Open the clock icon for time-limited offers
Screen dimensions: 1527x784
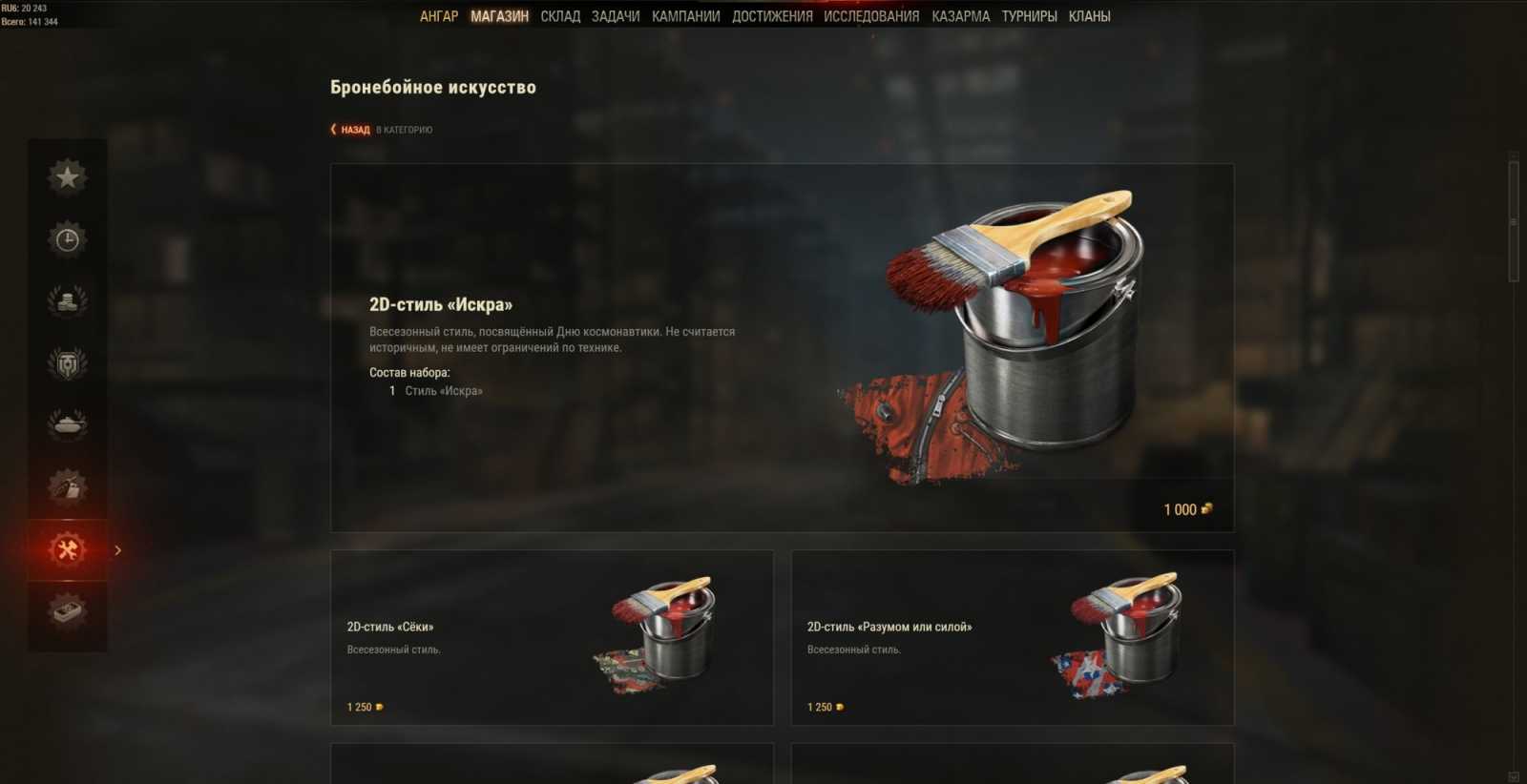[67, 237]
